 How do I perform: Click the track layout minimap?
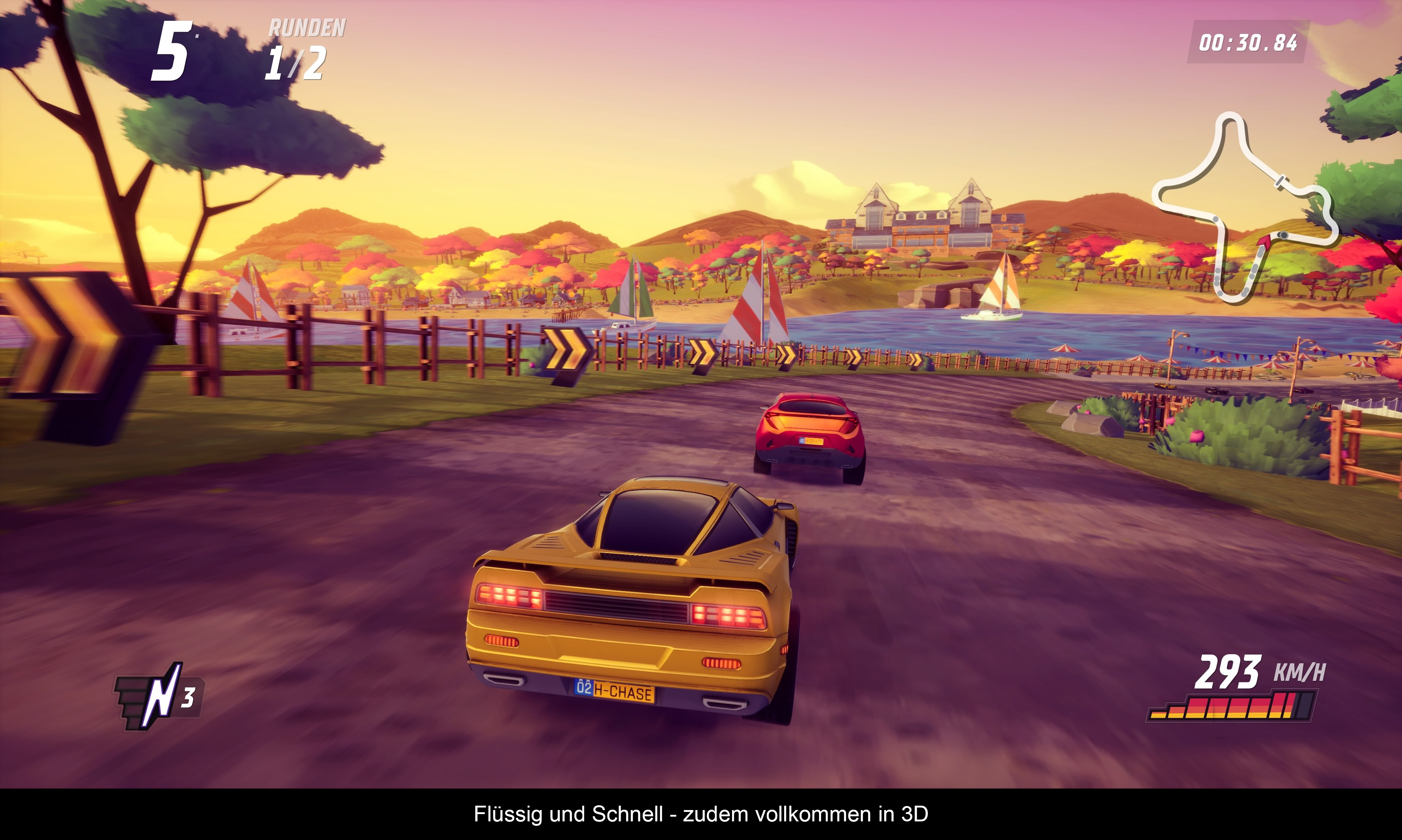(1245, 207)
